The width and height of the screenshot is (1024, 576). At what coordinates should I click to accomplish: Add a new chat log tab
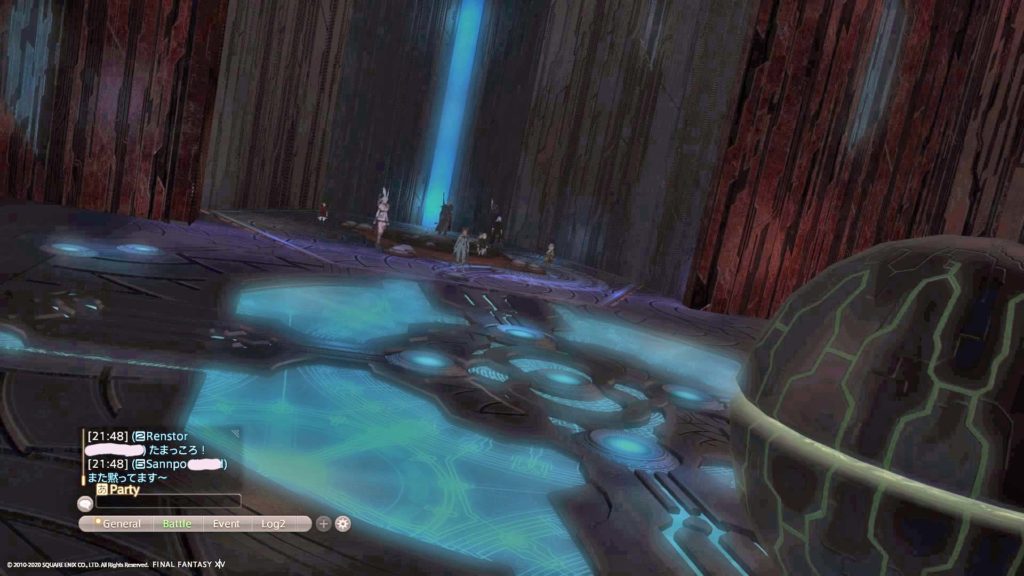coord(323,523)
